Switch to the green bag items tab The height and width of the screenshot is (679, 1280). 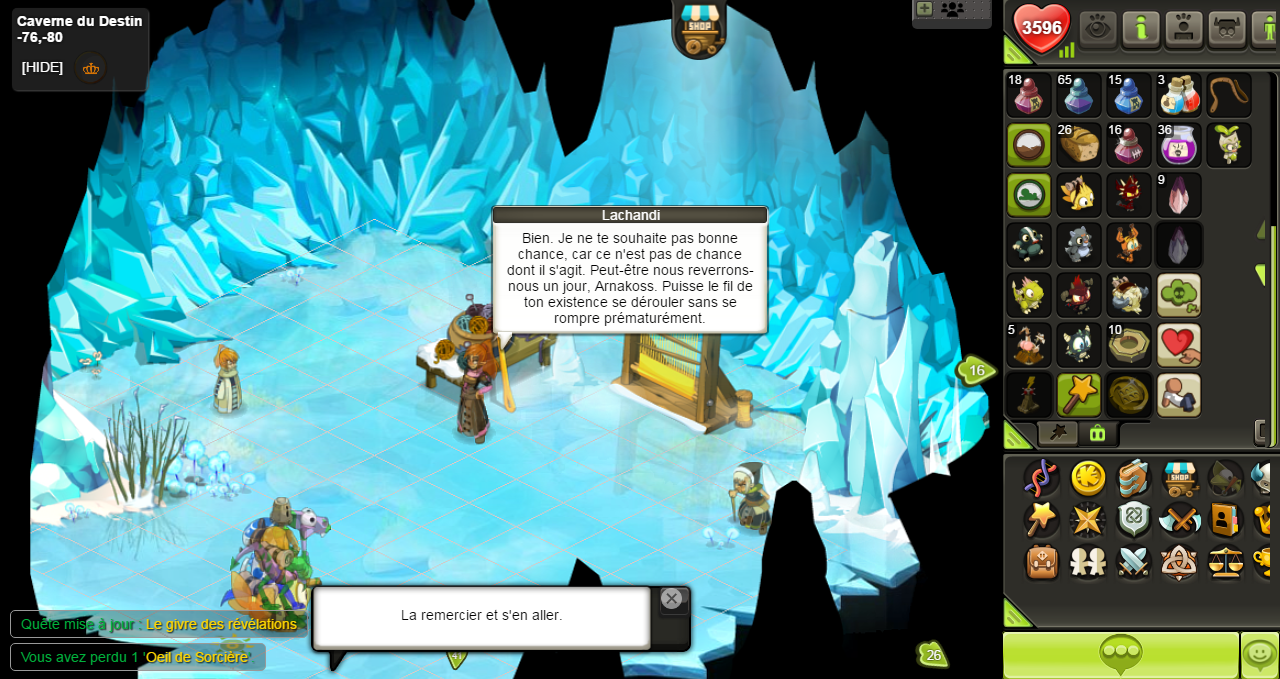(x=1097, y=433)
